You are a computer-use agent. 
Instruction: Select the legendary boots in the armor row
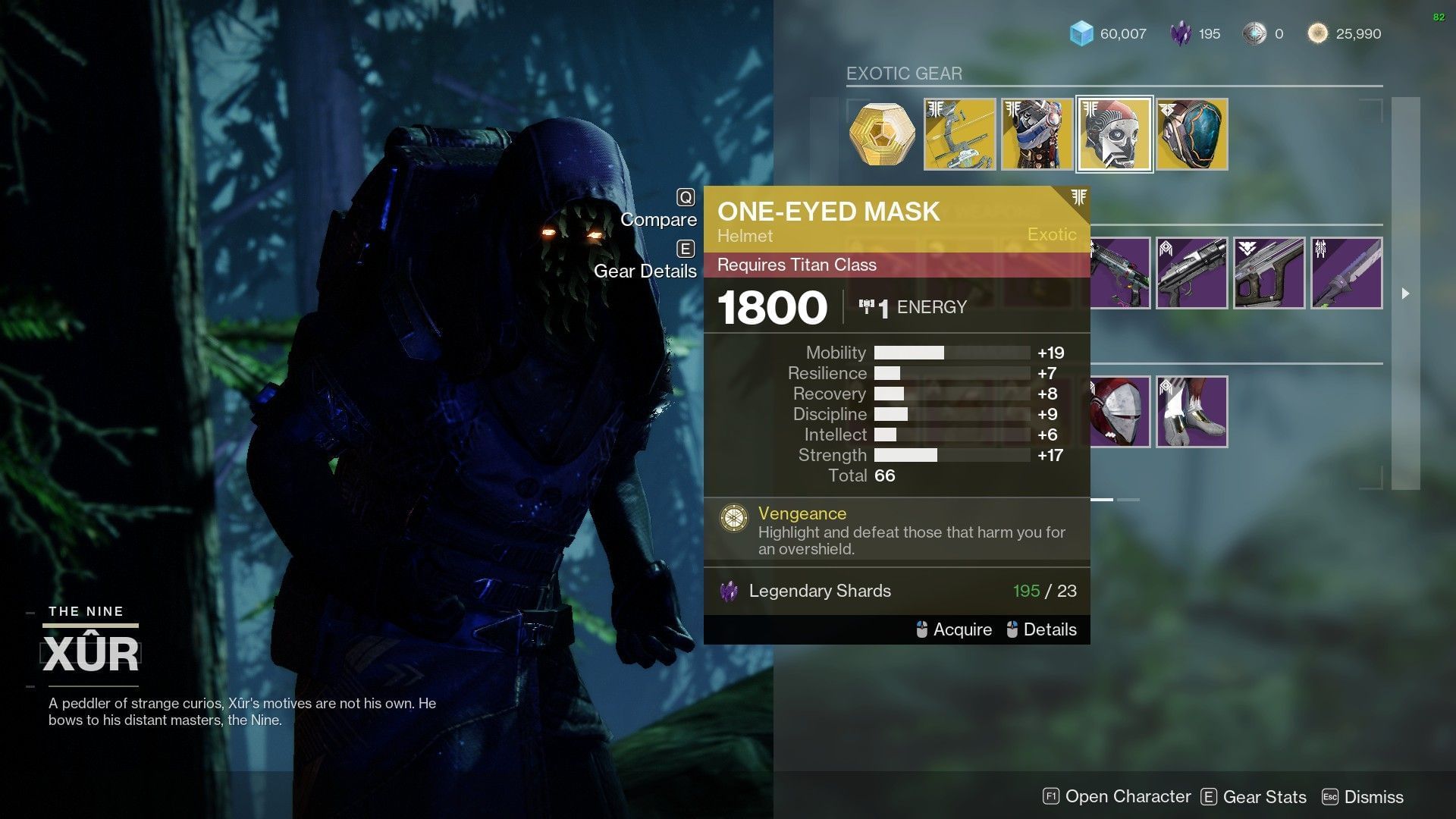point(1191,411)
